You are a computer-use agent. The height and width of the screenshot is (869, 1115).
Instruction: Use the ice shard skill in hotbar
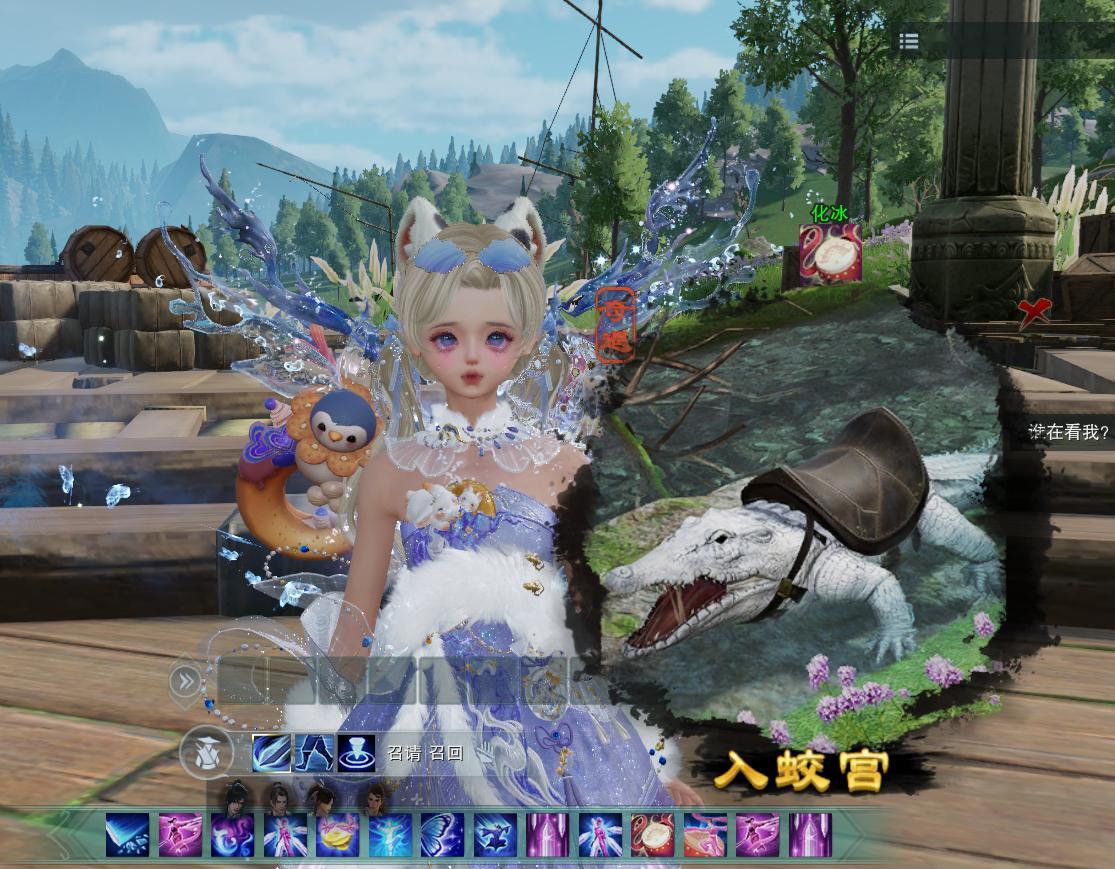pyautogui.click(x=127, y=835)
